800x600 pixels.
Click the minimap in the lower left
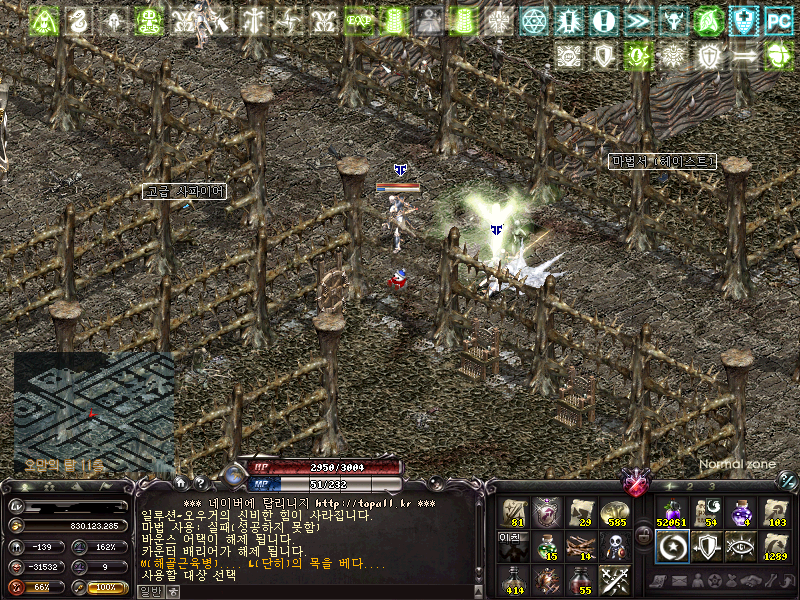click(x=93, y=412)
